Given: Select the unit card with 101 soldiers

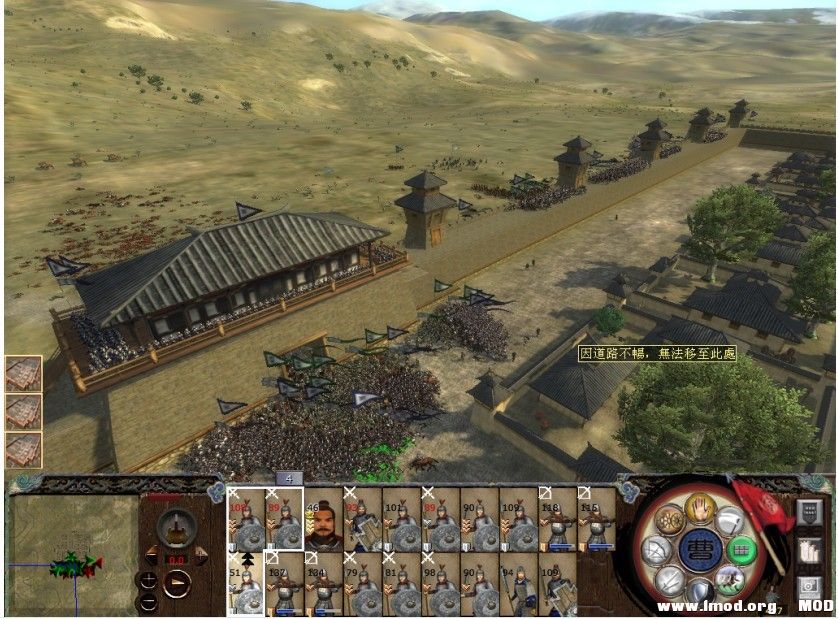Looking at the screenshot, I should [x=401, y=518].
